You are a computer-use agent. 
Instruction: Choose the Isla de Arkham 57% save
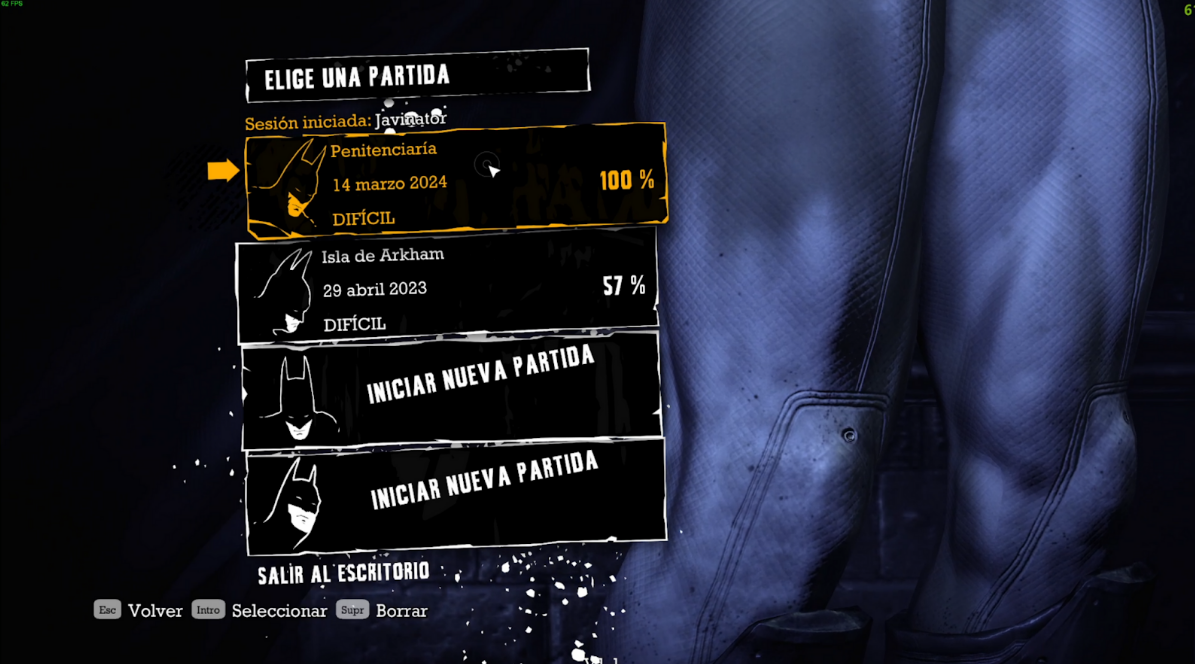tap(446, 288)
